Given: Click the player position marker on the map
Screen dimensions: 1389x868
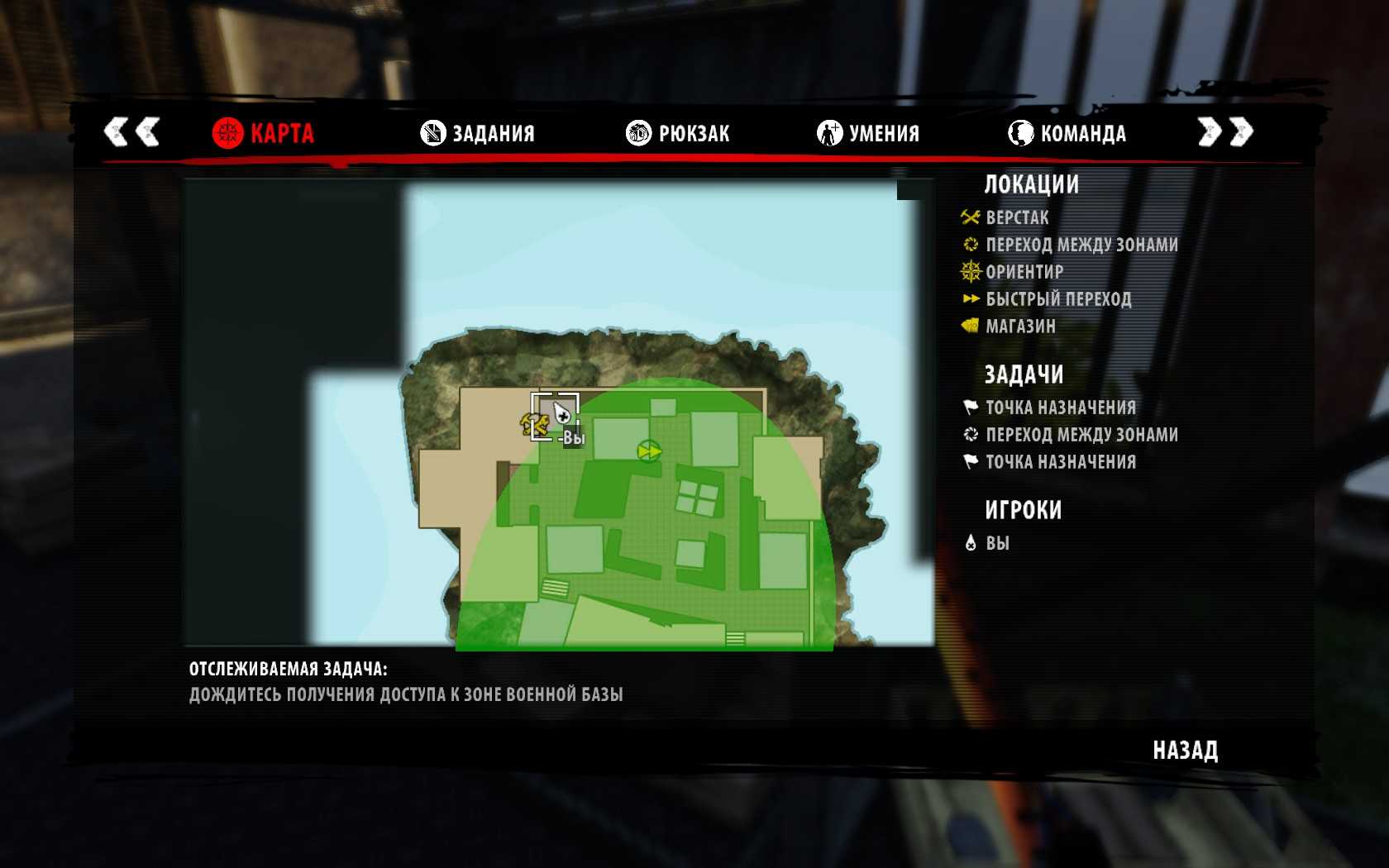Looking at the screenshot, I should 561,413.
